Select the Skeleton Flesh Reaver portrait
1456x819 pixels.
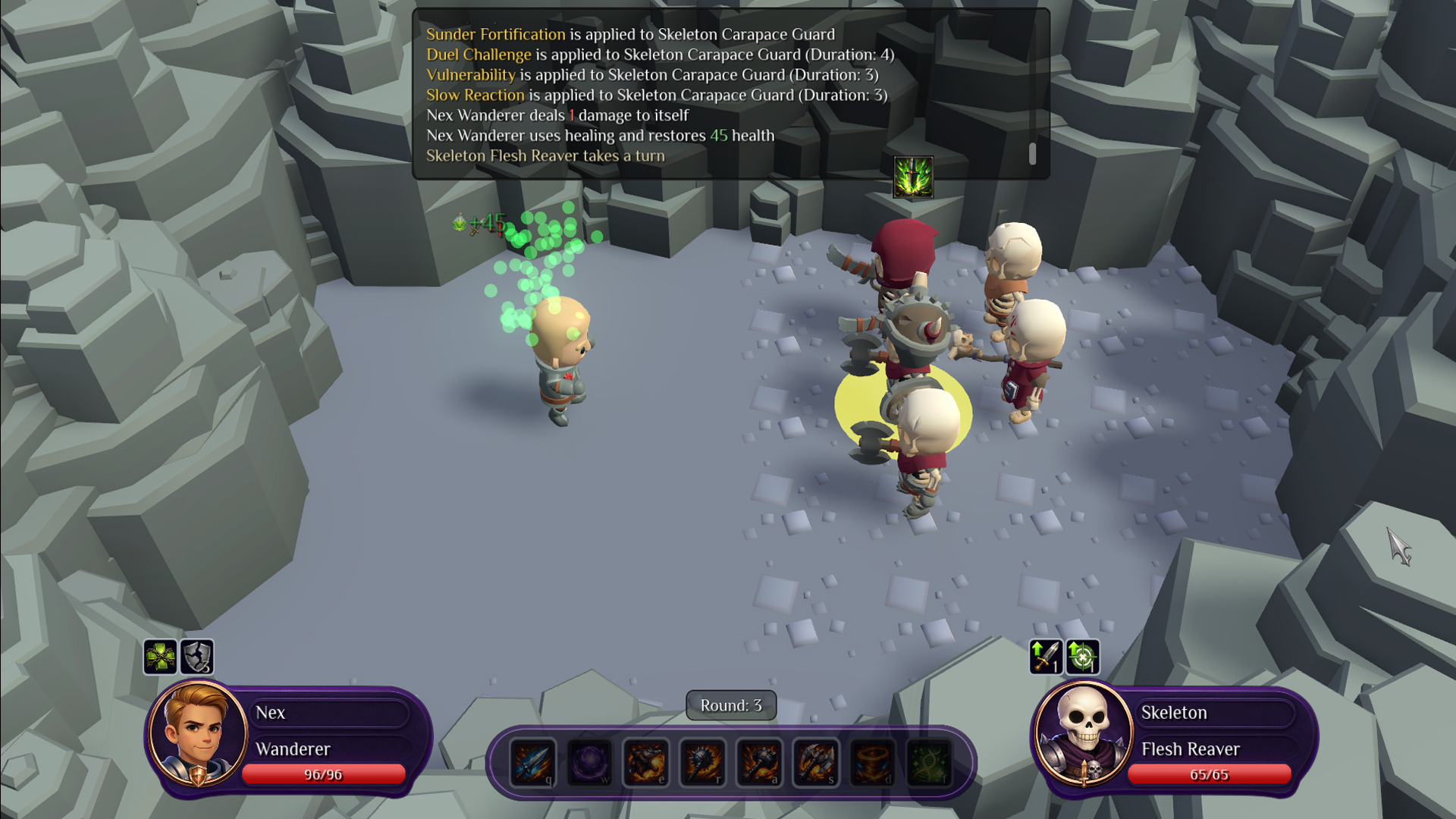1083,733
